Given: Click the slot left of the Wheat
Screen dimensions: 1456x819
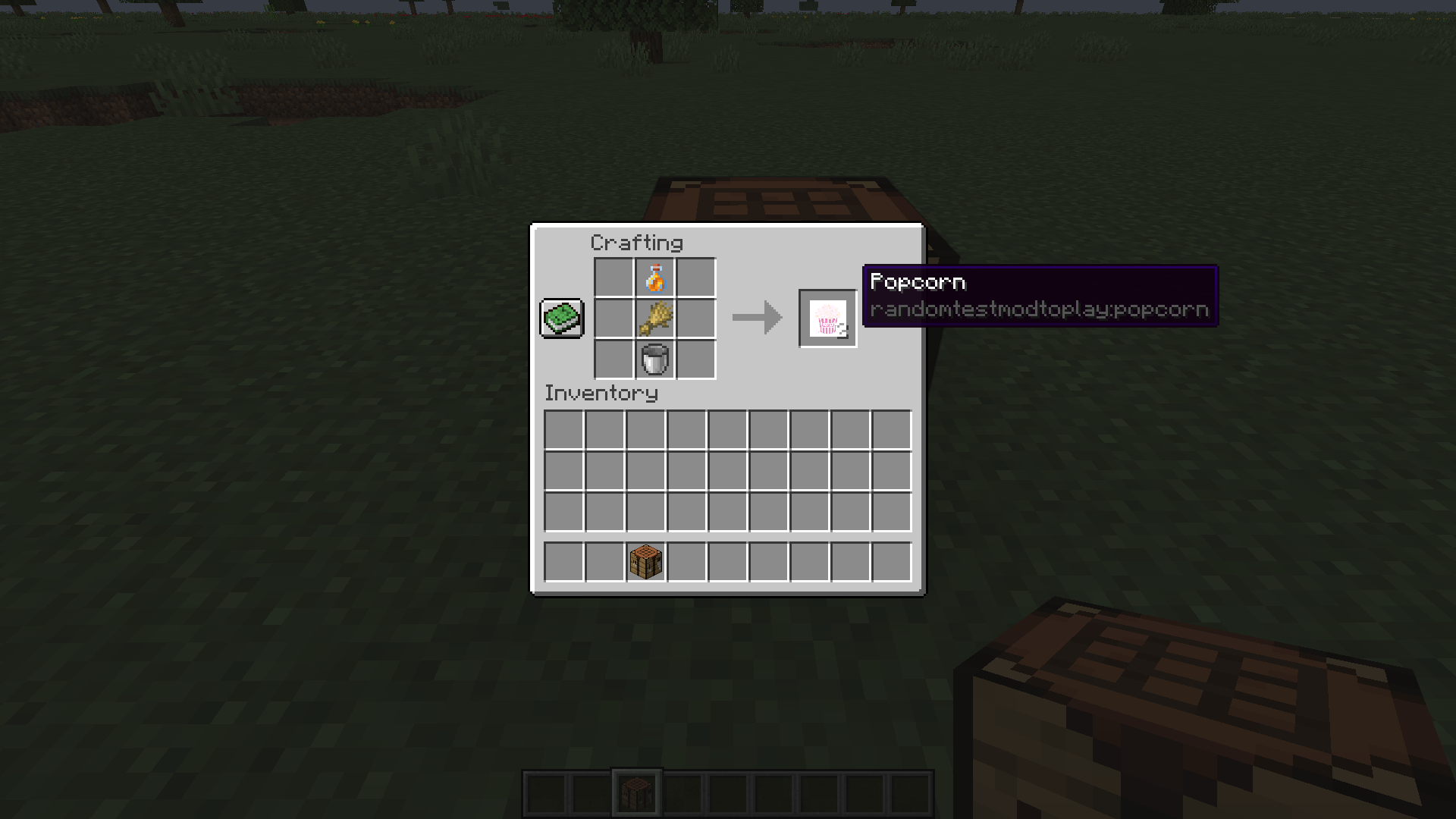Looking at the screenshot, I should point(614,318).
